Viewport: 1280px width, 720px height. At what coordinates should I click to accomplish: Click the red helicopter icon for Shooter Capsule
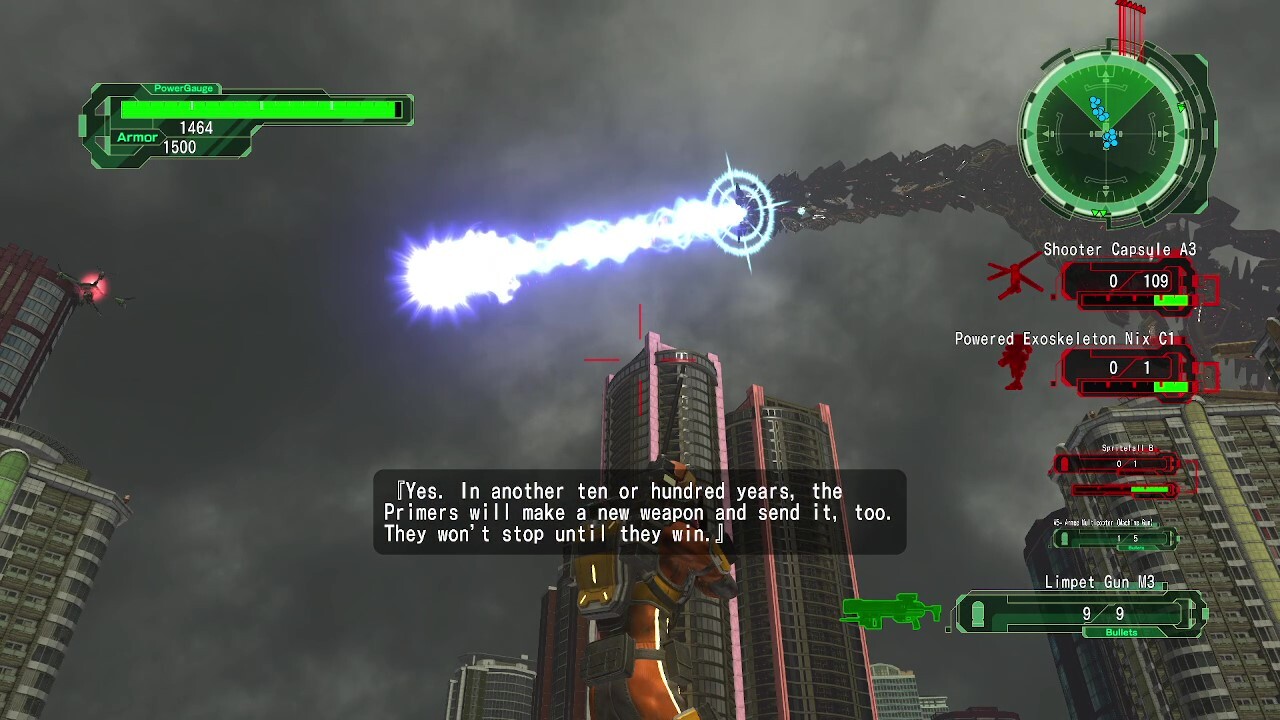coord(1015,275)
